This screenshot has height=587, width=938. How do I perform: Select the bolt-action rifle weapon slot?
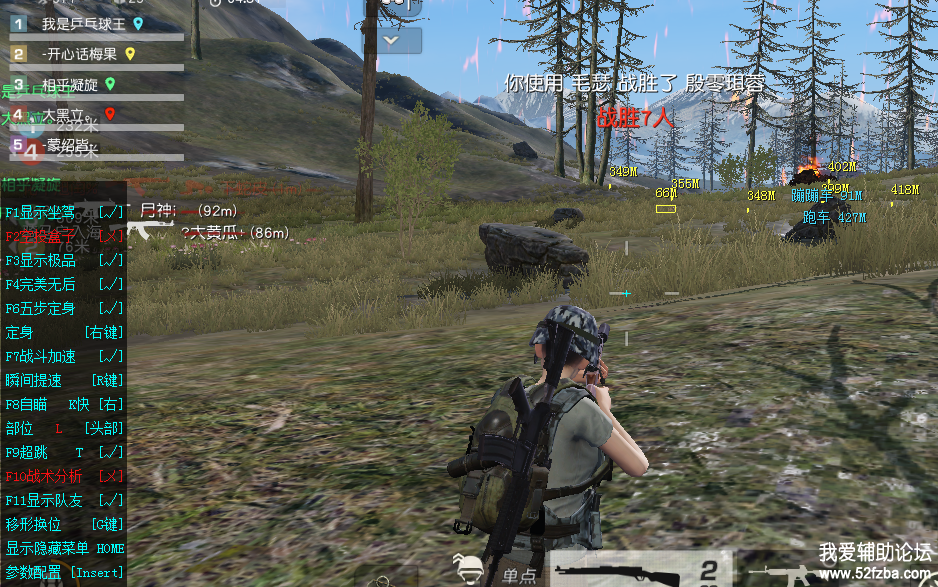click(640, 571)
